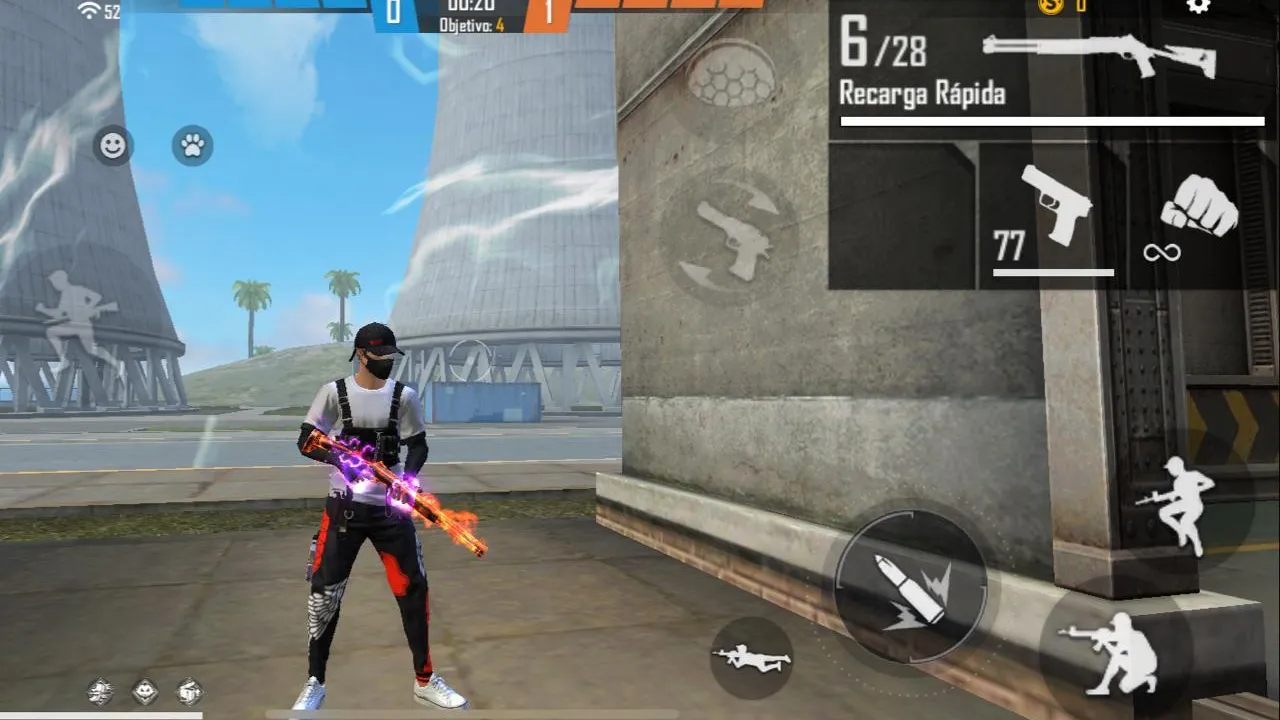Switch to the pistol weapon slot
This screenshot has height=720, width=1280.
pyautogui.click(x=1057, y=210)
